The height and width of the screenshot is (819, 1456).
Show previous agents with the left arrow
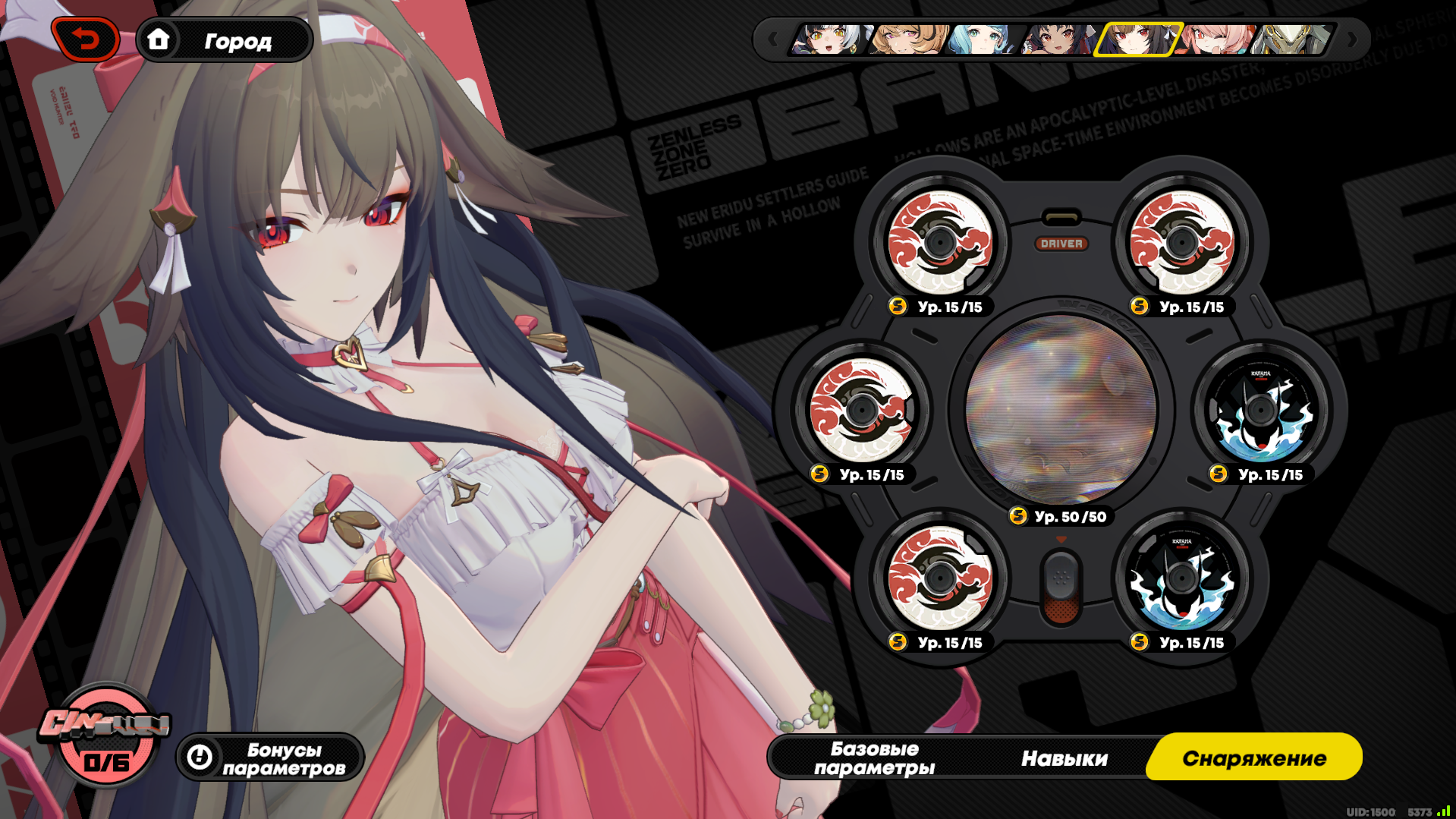pos(772,39)
